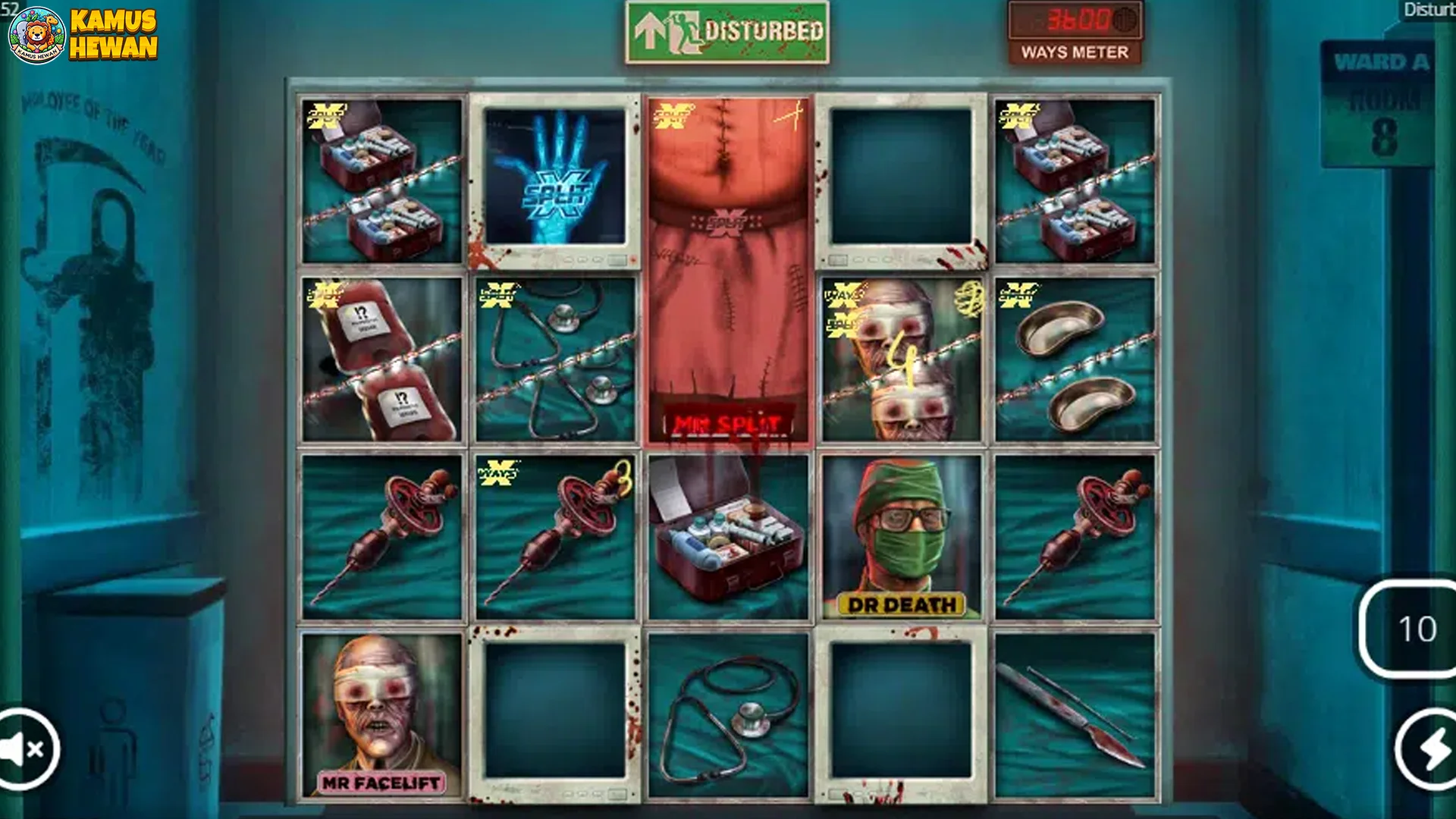Screen dimensions: 1456x819
Task: Activate the lightning quick-spin icon
Action: [x=1424, y=748]
